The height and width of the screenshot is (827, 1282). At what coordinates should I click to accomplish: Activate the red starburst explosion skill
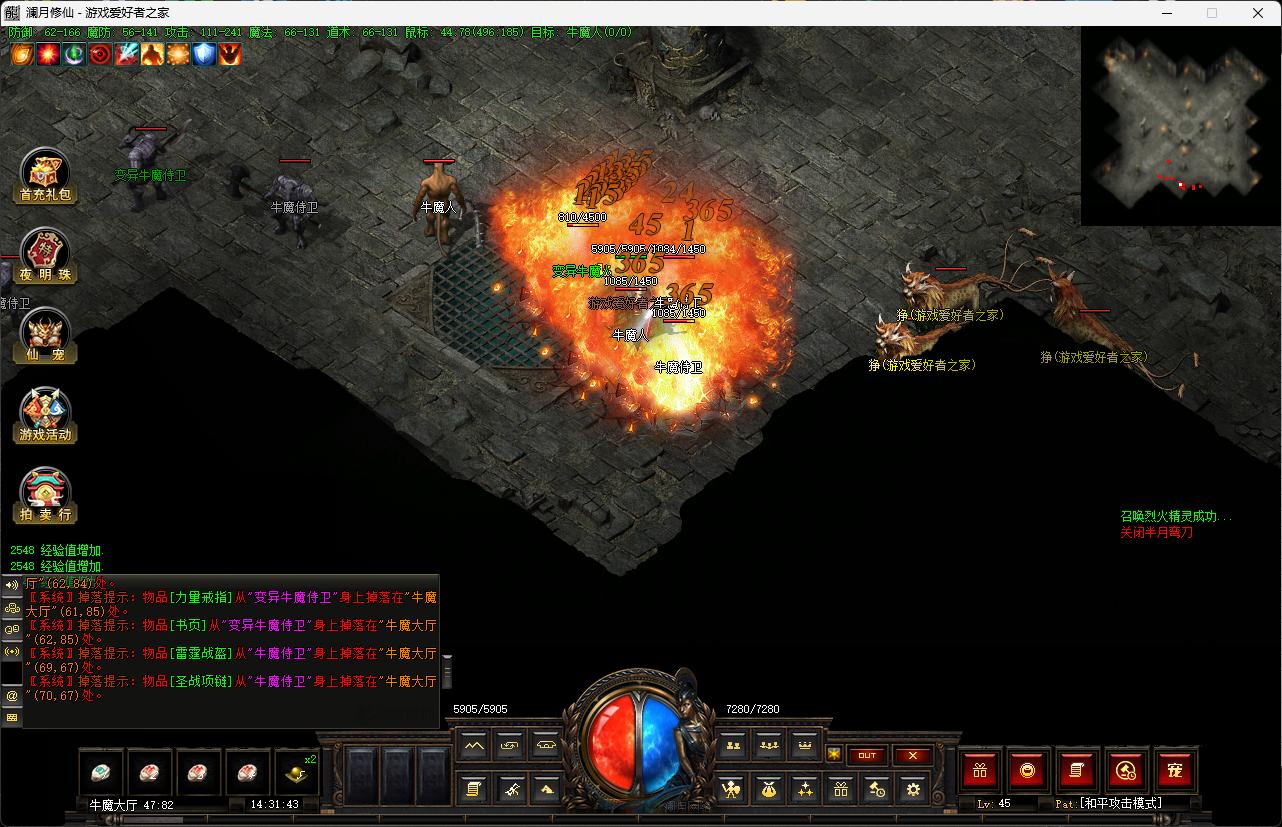(48, 54)
